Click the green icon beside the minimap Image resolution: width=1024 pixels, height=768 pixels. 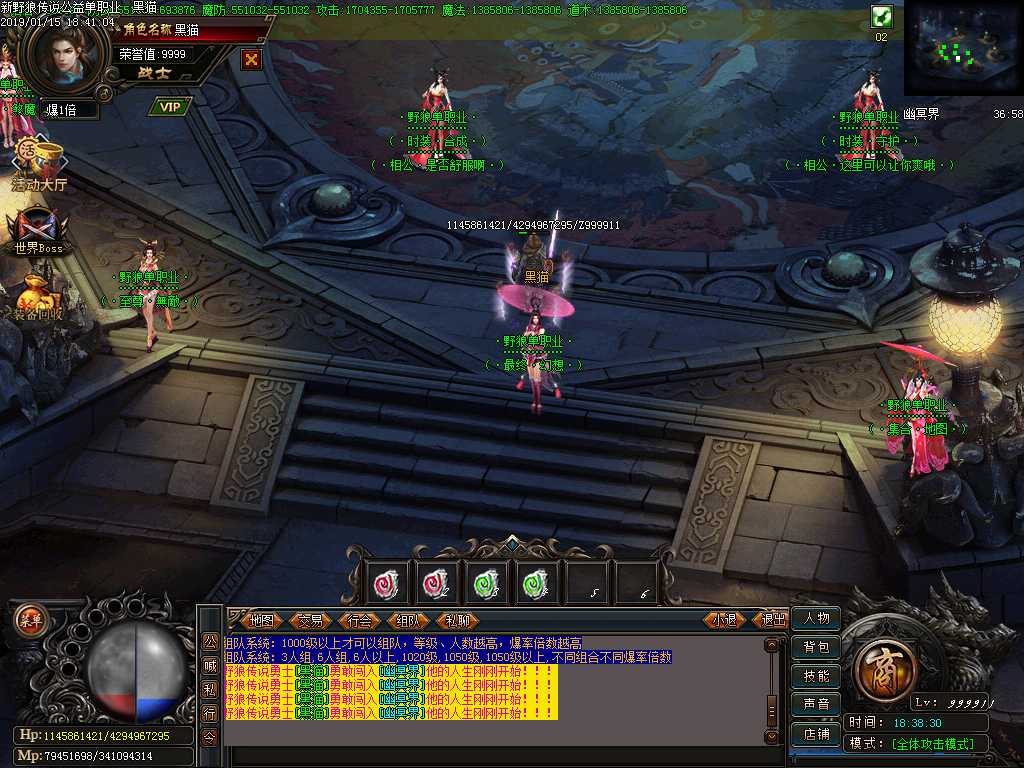point(881,16)
